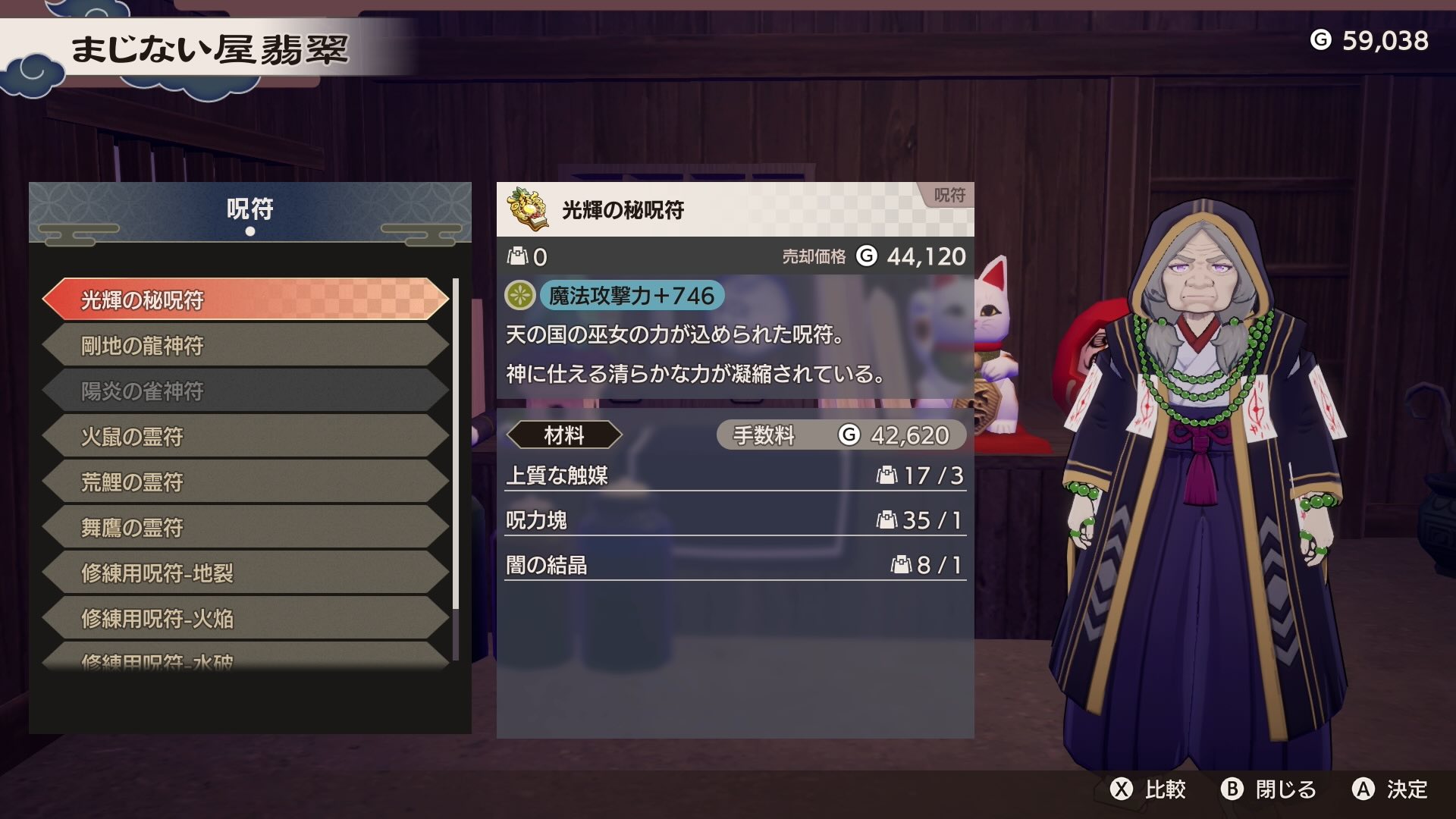Click the bag icon next to 上質な触媒
Image resolution: width=1456 pixels, height=819 pixels.
click(886, 477)
